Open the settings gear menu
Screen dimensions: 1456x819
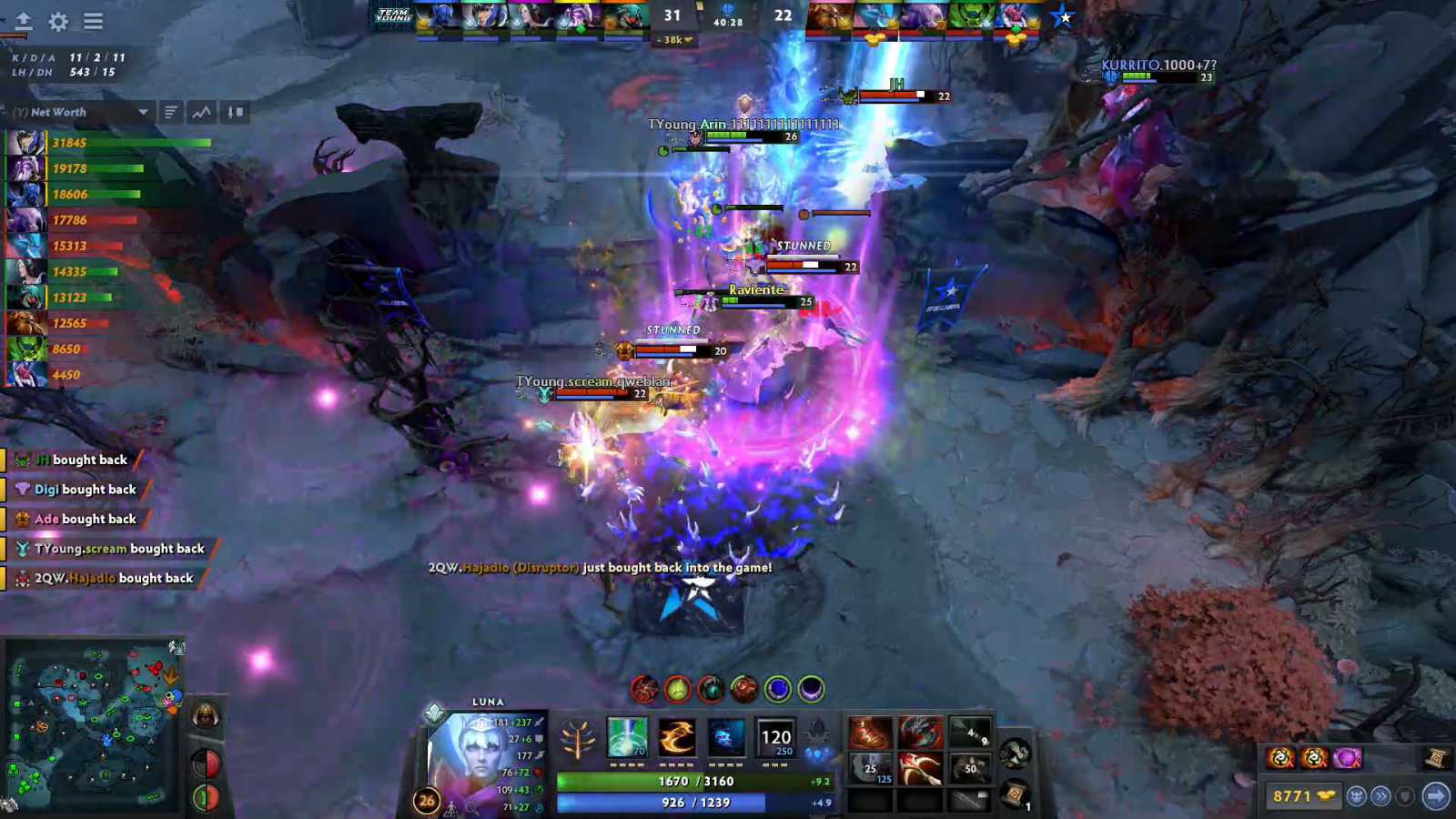(x=58, y=22)
